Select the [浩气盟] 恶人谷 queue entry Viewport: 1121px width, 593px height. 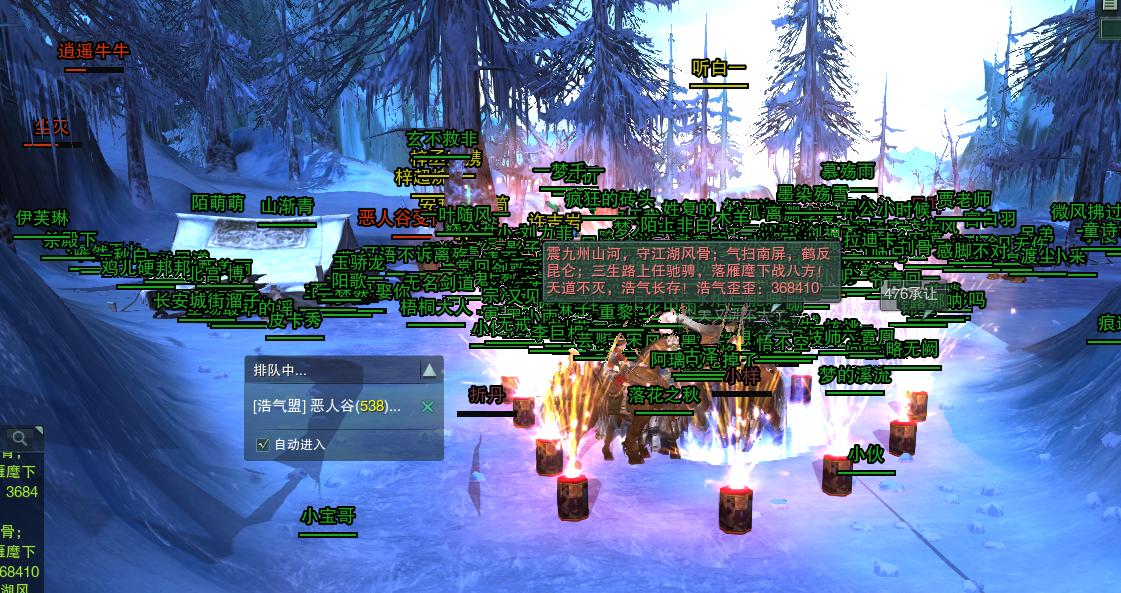click(327, 406)
